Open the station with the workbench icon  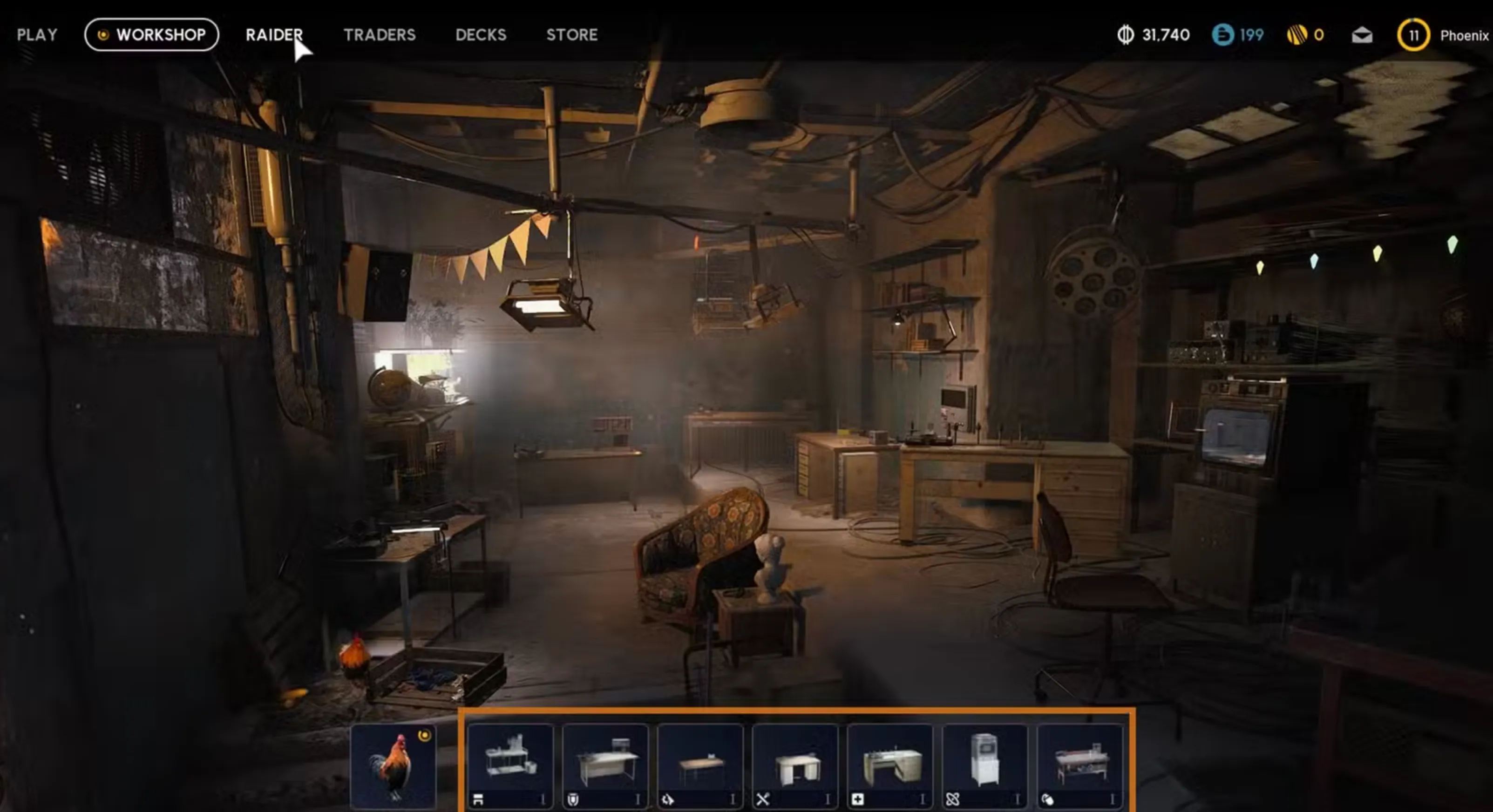pyautogui.click(x=510, y=765)
